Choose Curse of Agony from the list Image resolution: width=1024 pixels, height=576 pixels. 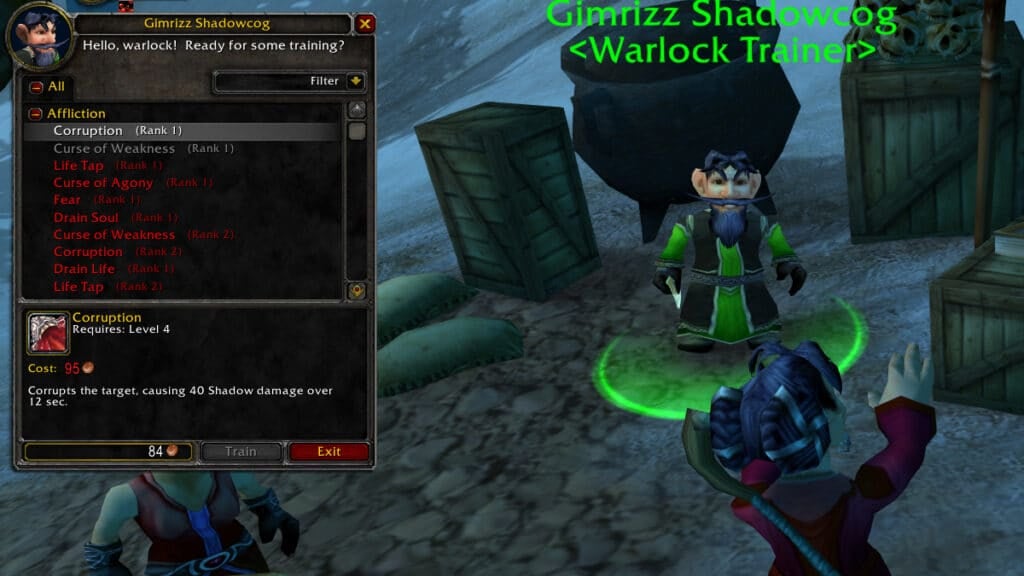(x=103, y=183)
